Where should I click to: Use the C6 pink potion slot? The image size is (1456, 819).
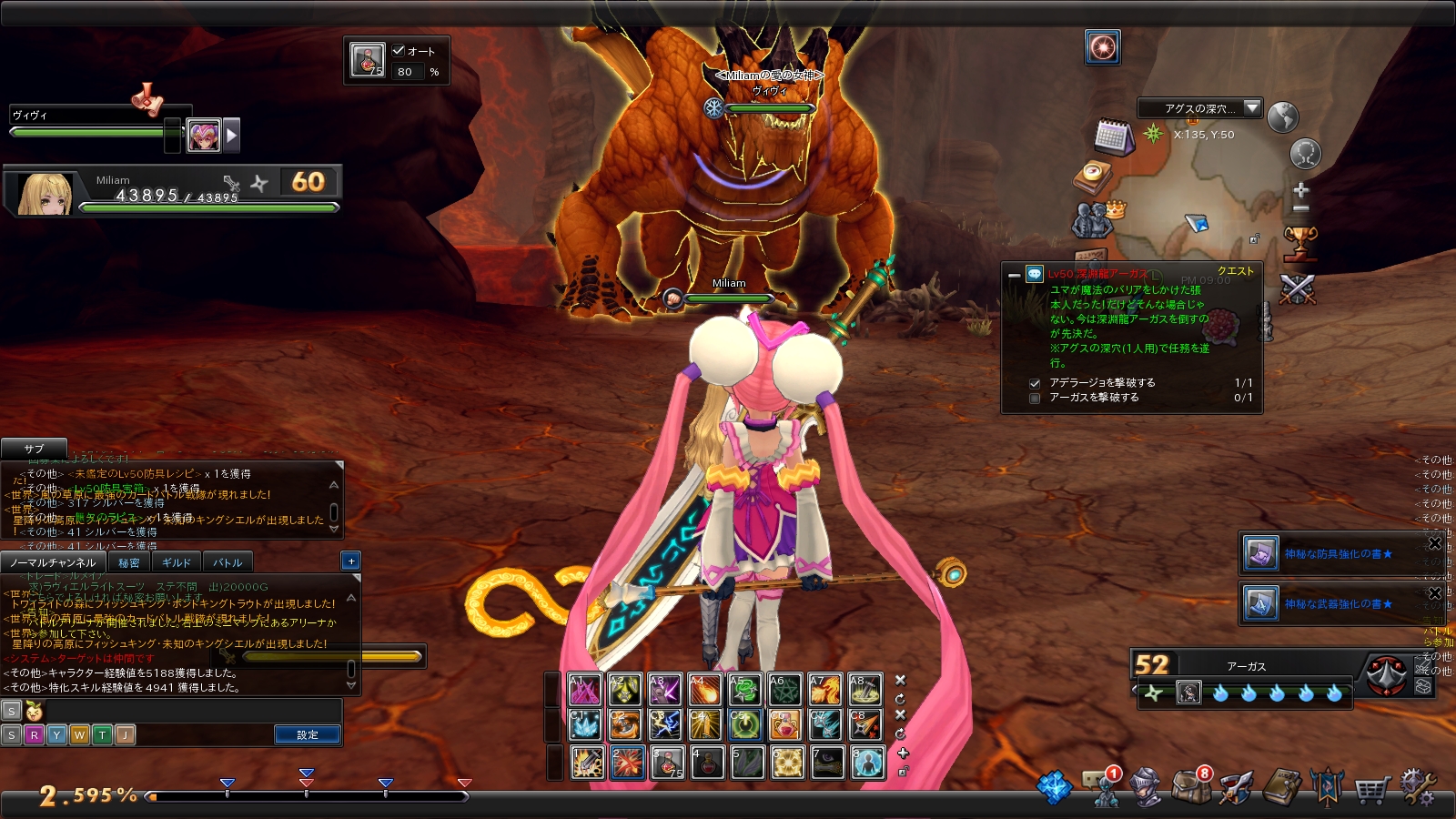coord(784,725)
